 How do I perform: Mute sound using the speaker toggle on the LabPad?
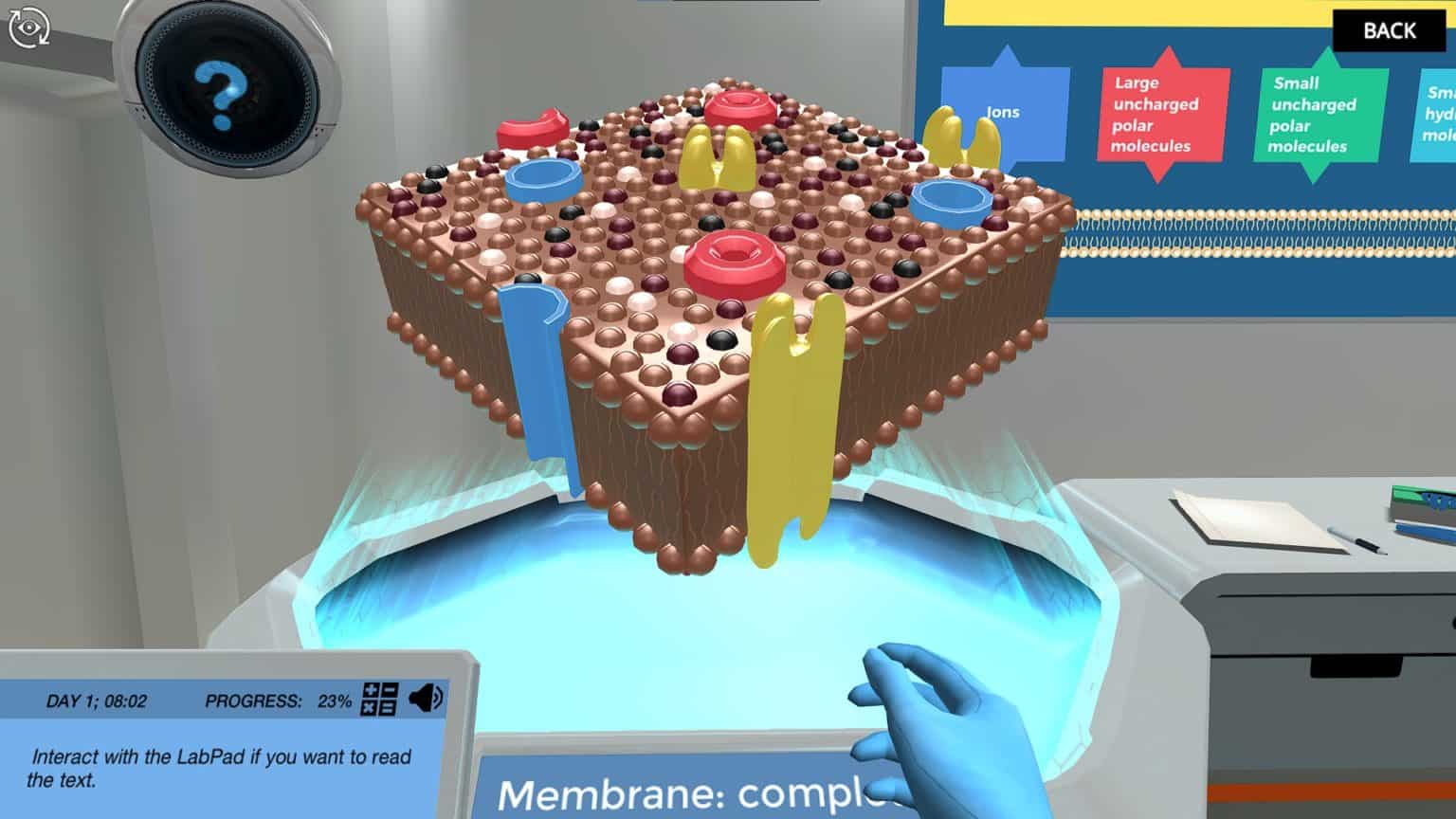pyautogui.click(x=425, y=699)
